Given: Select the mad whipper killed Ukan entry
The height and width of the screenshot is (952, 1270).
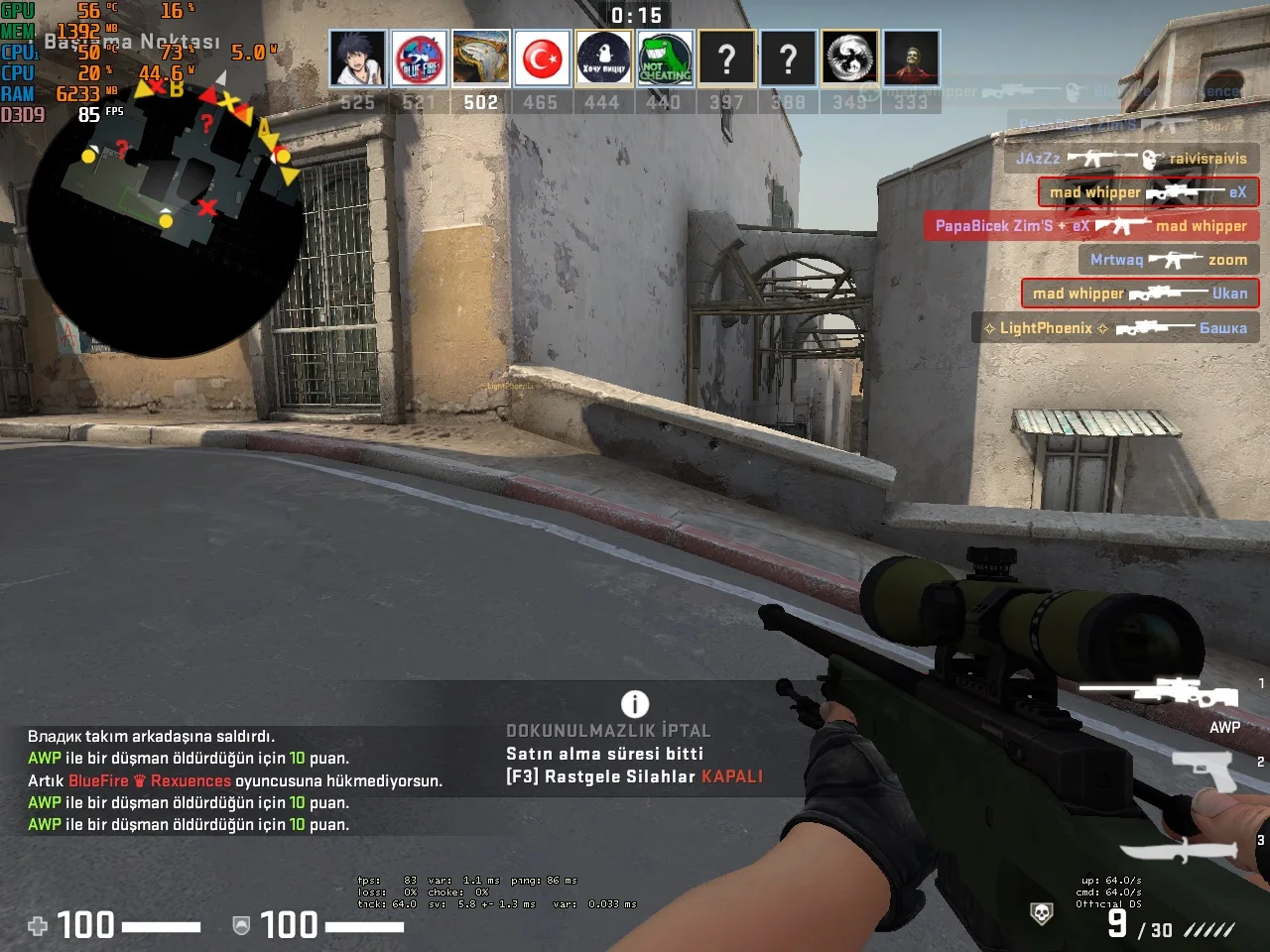Looking at the screenshot, I should (1140, 294).
